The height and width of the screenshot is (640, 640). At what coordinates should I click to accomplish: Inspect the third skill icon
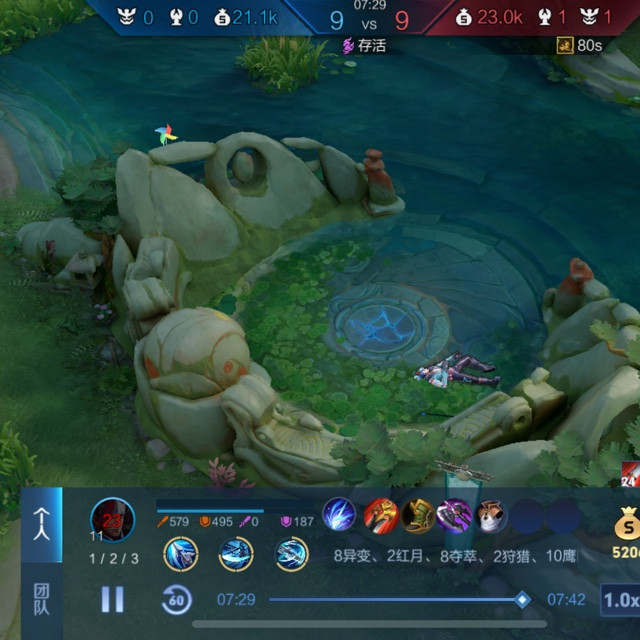pos(291,554)
